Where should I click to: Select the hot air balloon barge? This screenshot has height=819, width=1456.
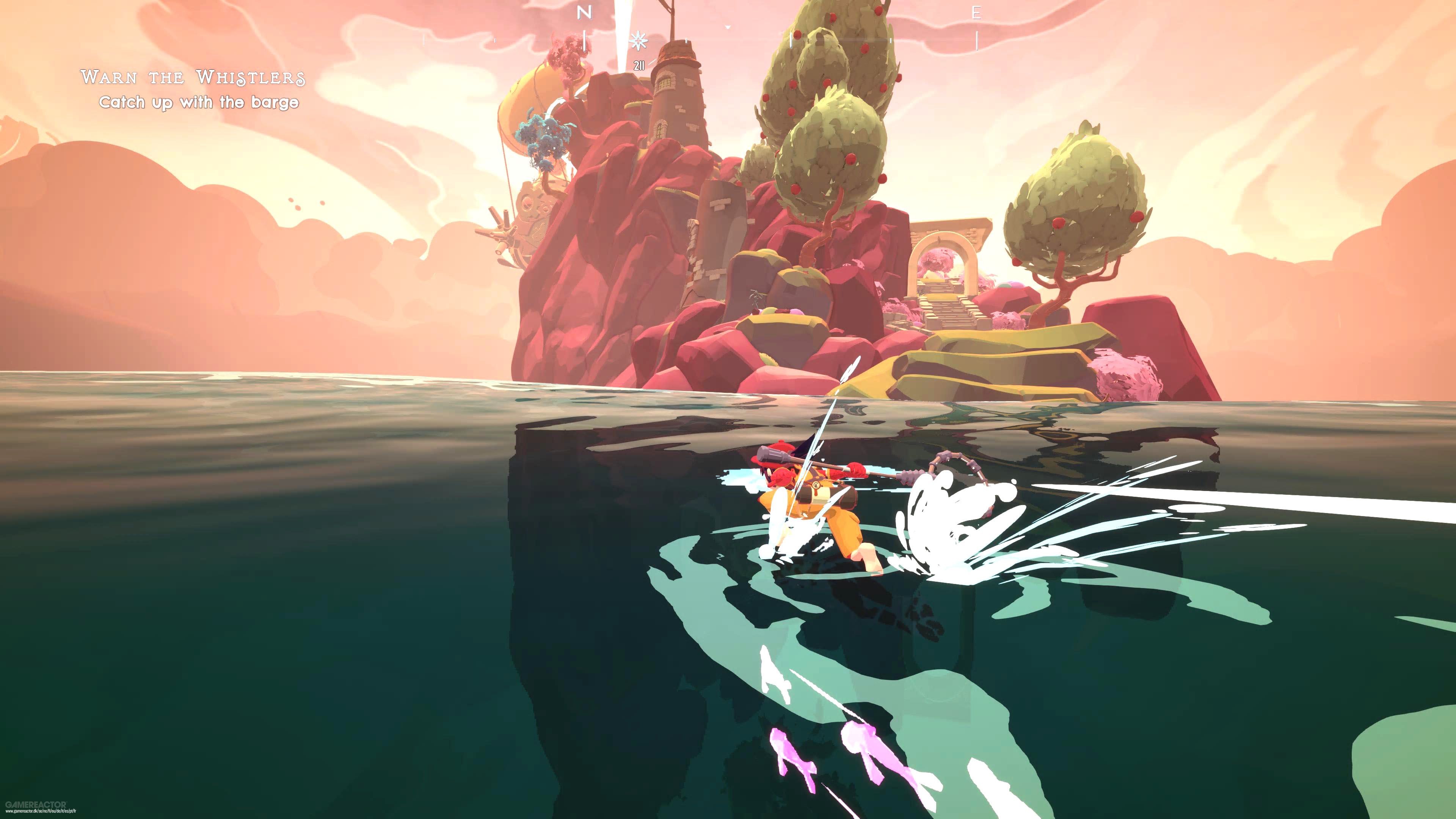point(537,124)
